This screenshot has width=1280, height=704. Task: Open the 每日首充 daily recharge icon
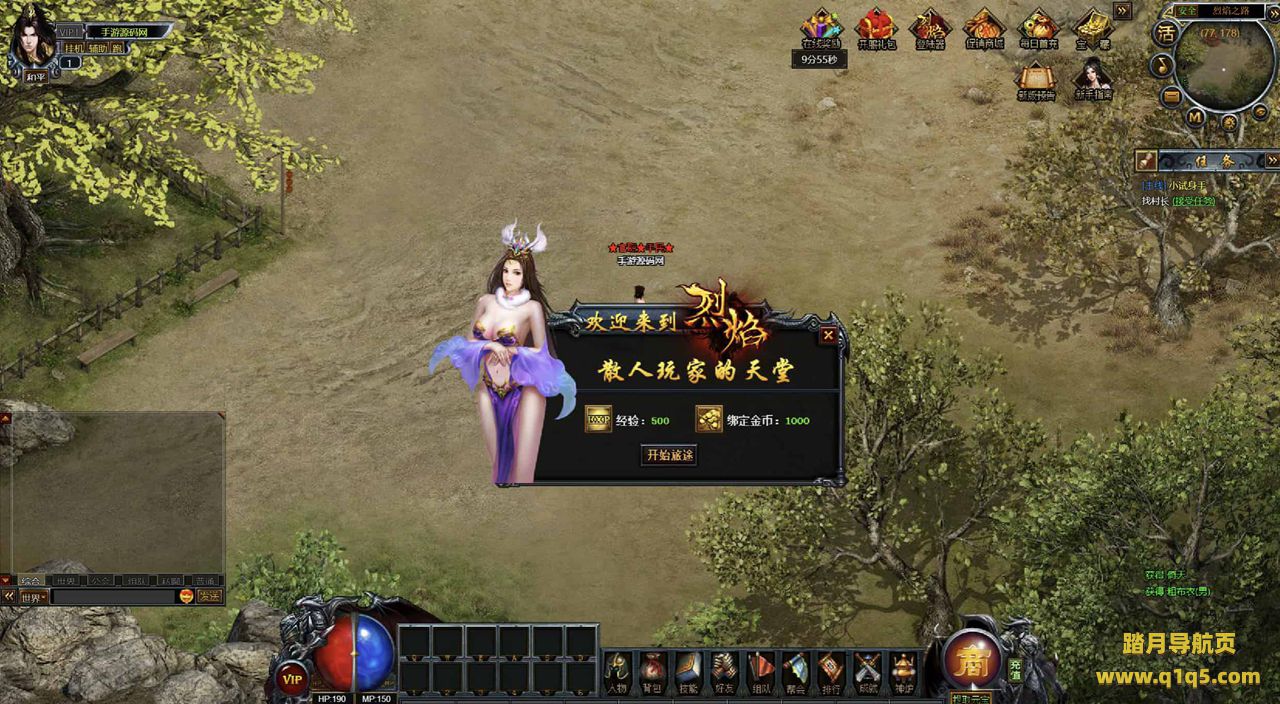pyautogui.click(x=1038, y=29)
